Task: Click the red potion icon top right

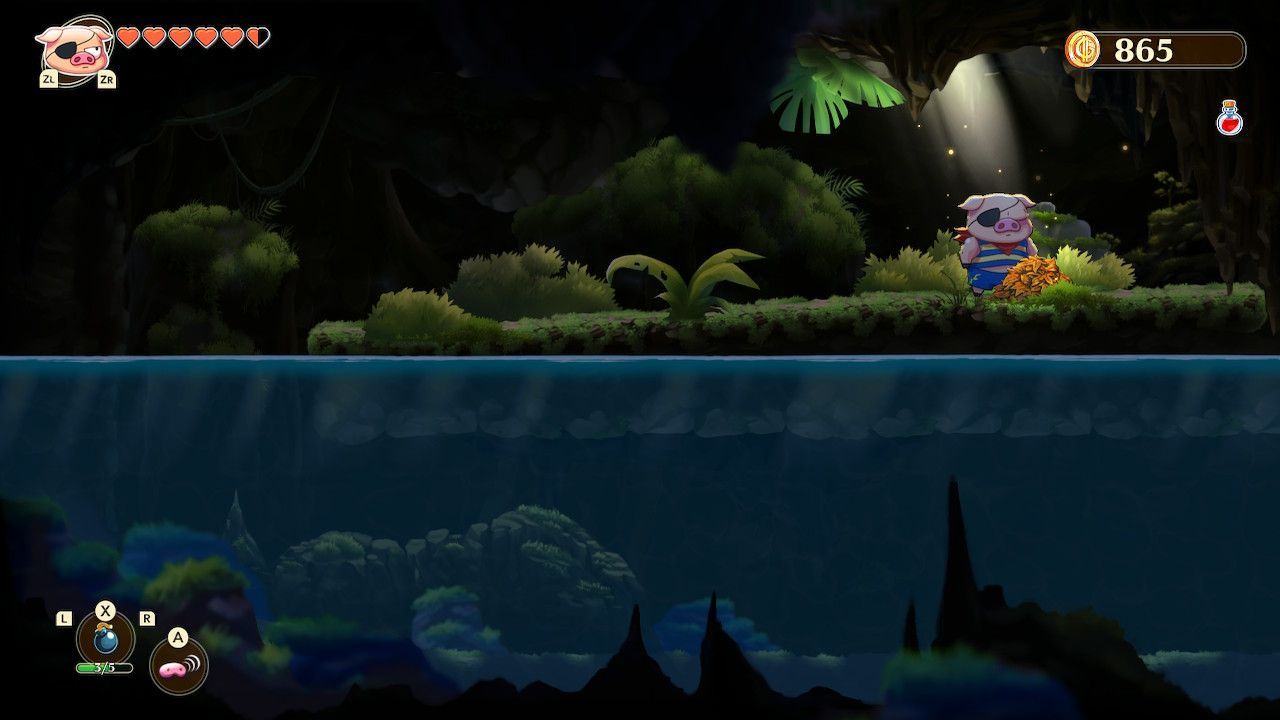Action: coord(1229,115)
